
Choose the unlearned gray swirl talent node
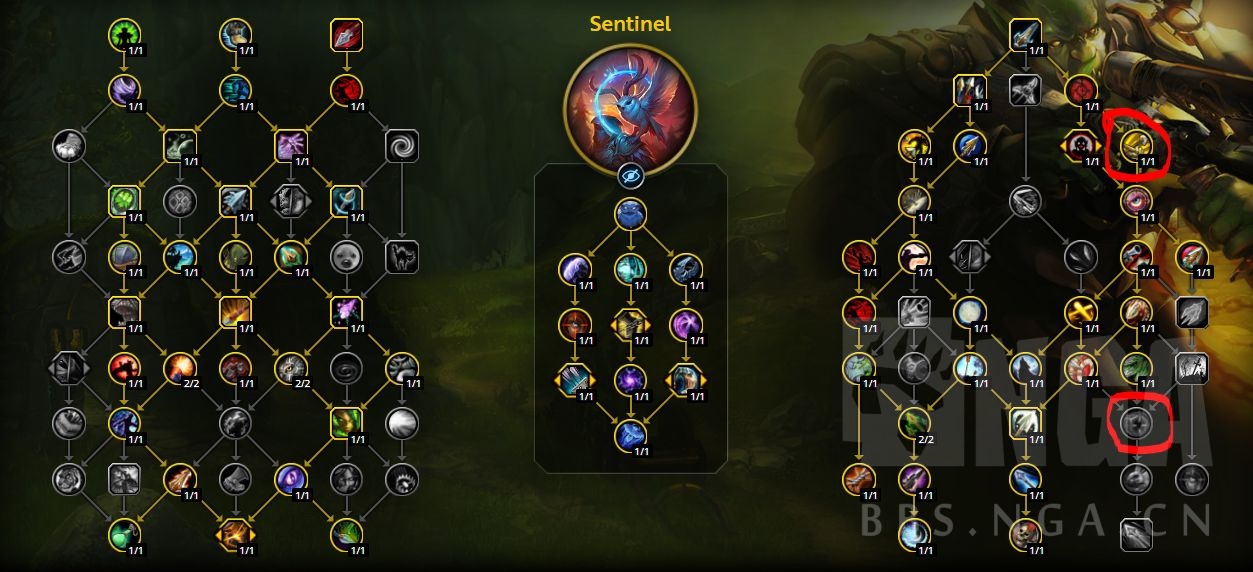tap(401, 146)
